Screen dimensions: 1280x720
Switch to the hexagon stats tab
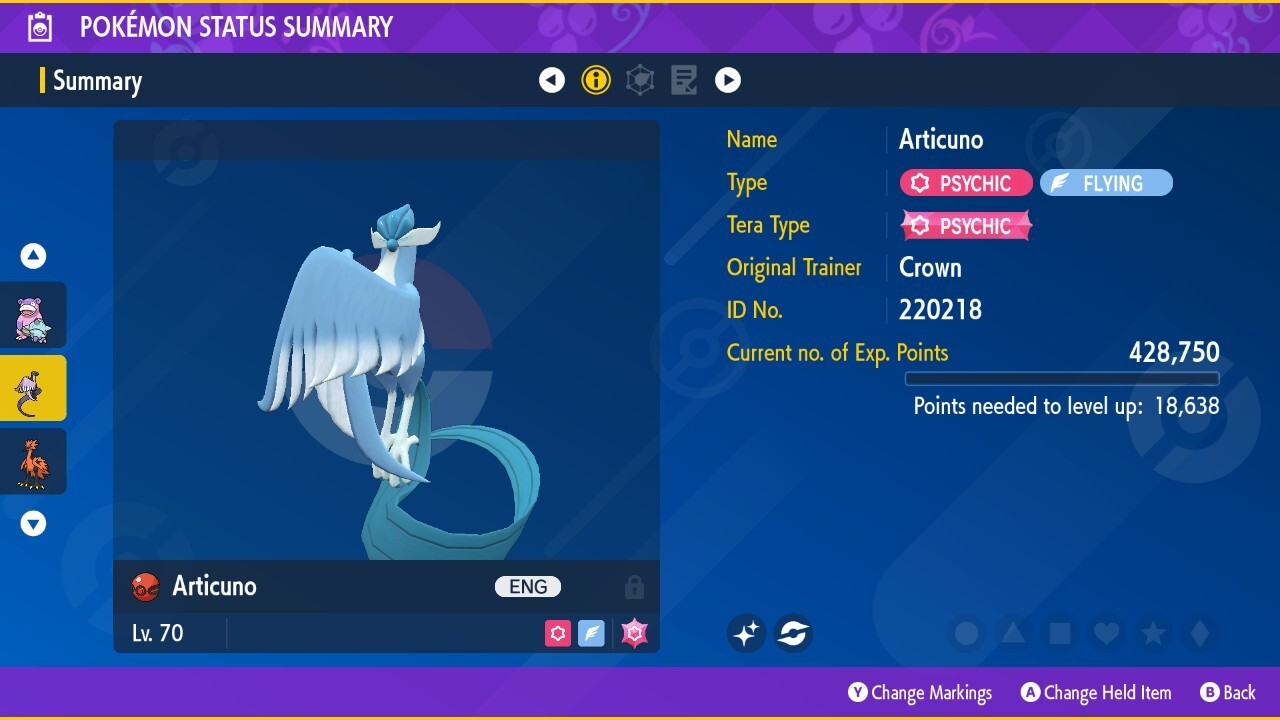click(640, 80)
